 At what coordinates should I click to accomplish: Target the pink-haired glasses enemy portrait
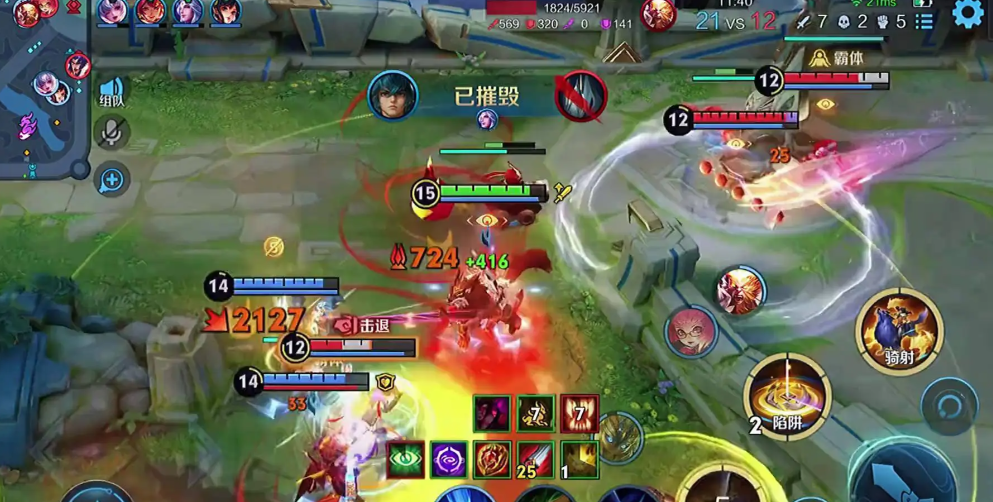(689, 331)
